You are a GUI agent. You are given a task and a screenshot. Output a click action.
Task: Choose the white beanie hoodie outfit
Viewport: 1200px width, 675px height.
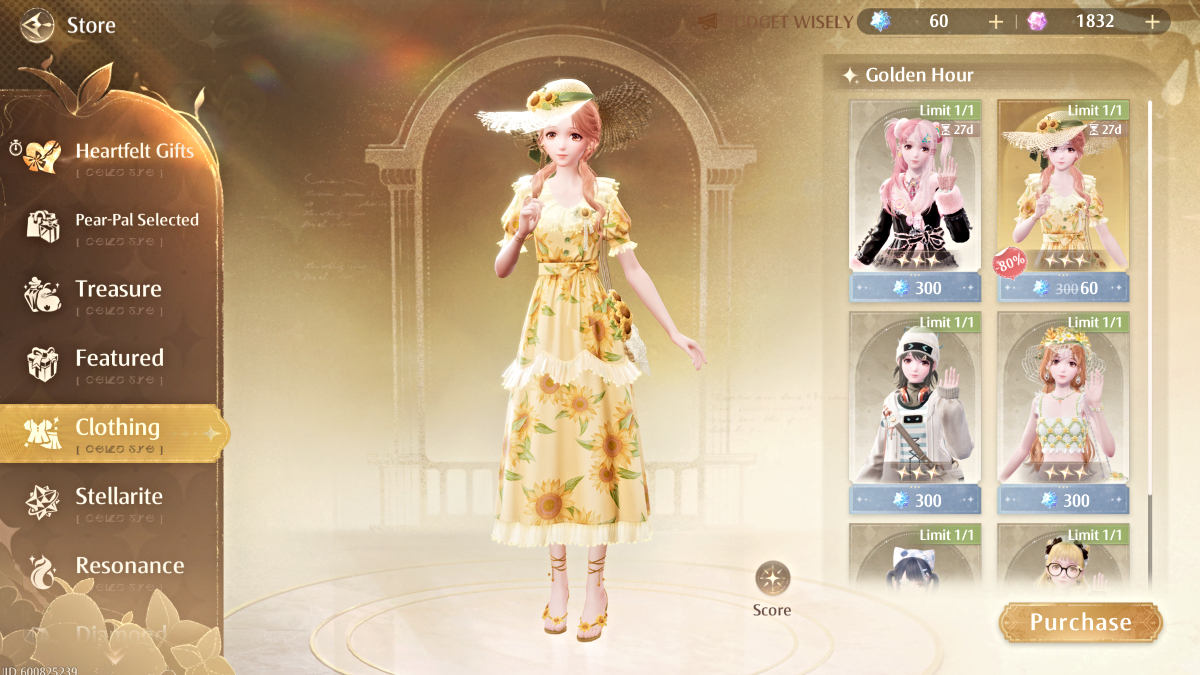(915, 400)
